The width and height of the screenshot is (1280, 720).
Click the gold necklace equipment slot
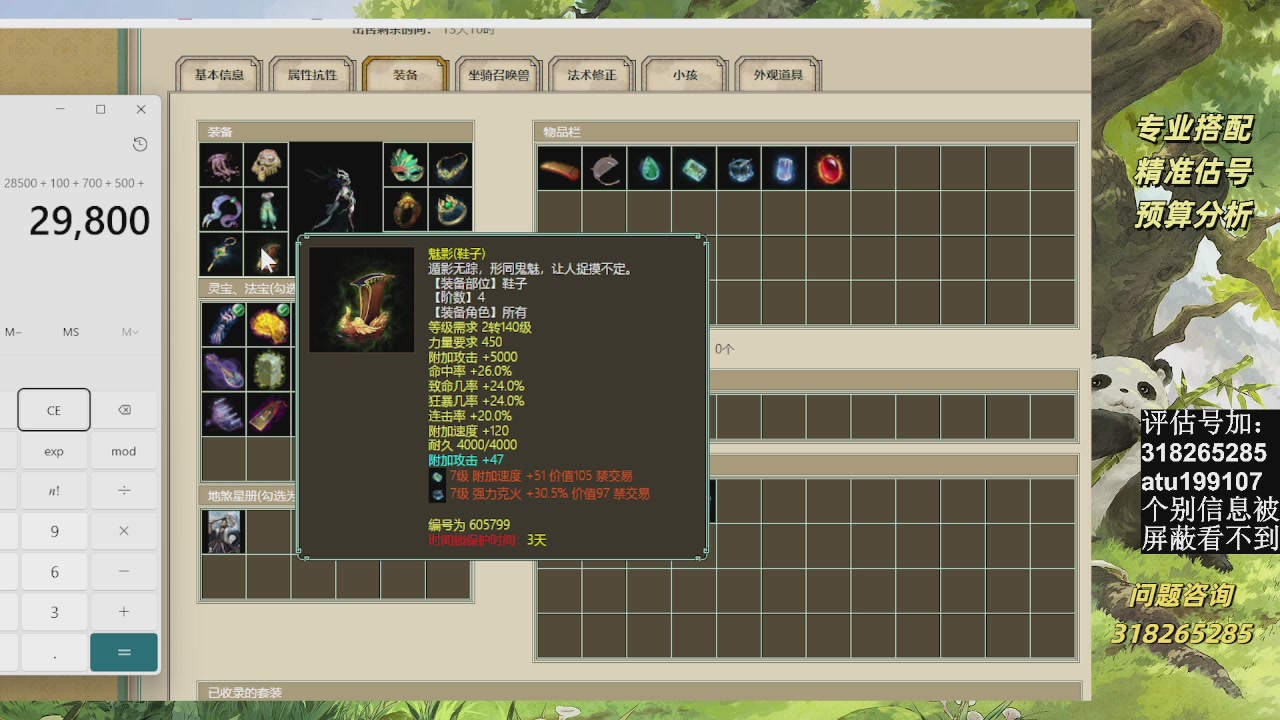tap(450, 167)
